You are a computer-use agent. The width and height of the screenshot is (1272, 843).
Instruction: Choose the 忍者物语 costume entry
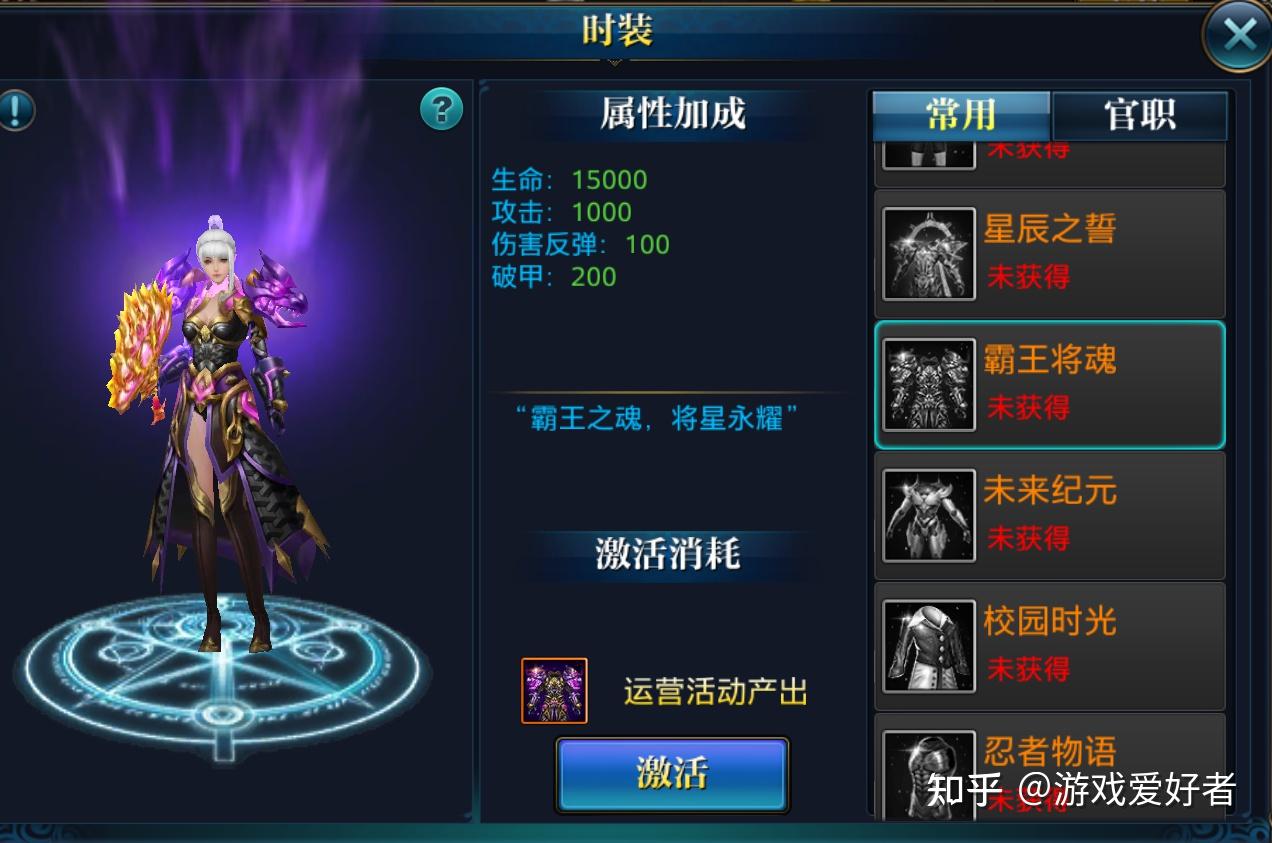point(1049,765)
